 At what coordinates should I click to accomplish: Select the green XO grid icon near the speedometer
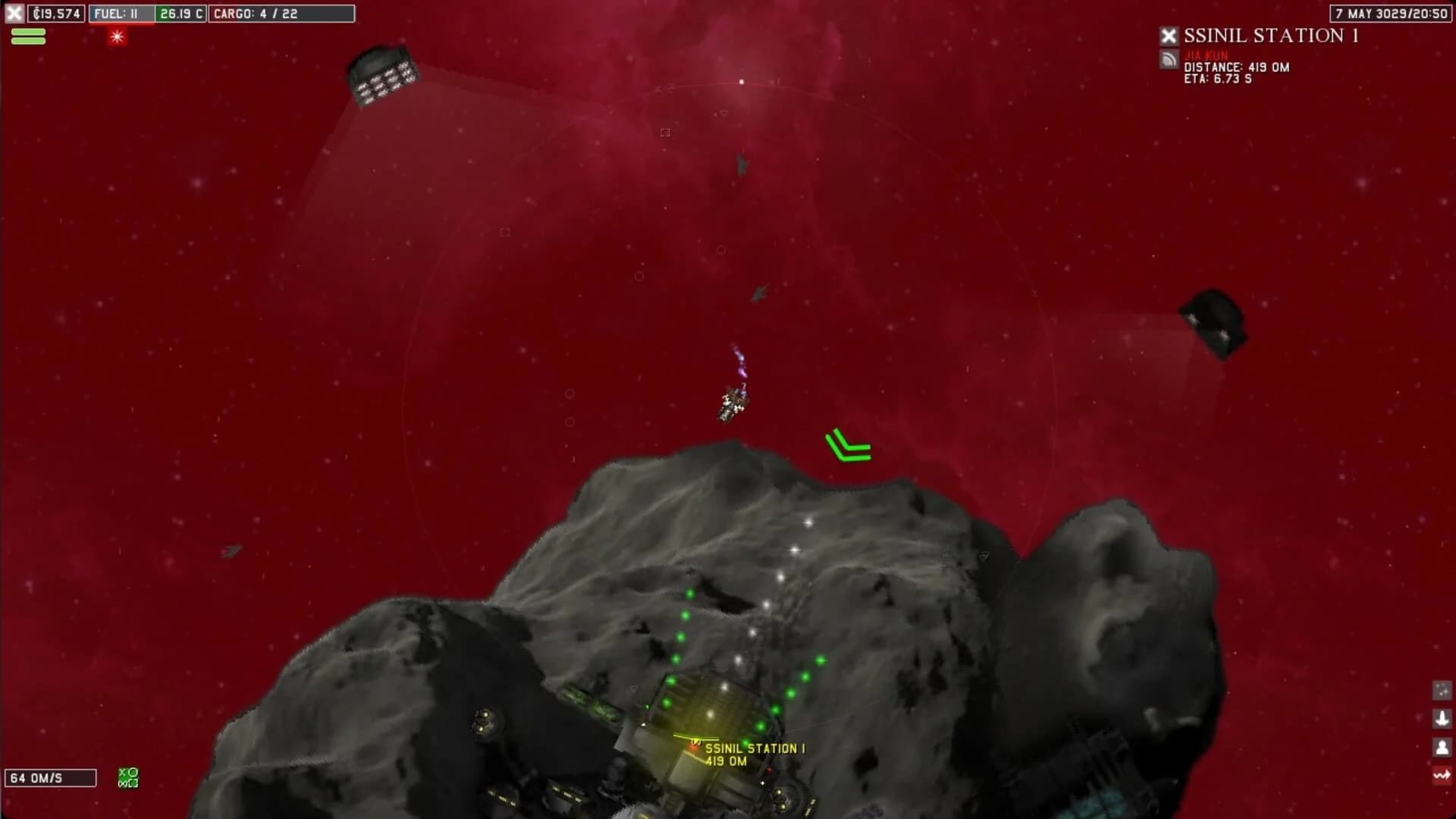pos(126,775)
